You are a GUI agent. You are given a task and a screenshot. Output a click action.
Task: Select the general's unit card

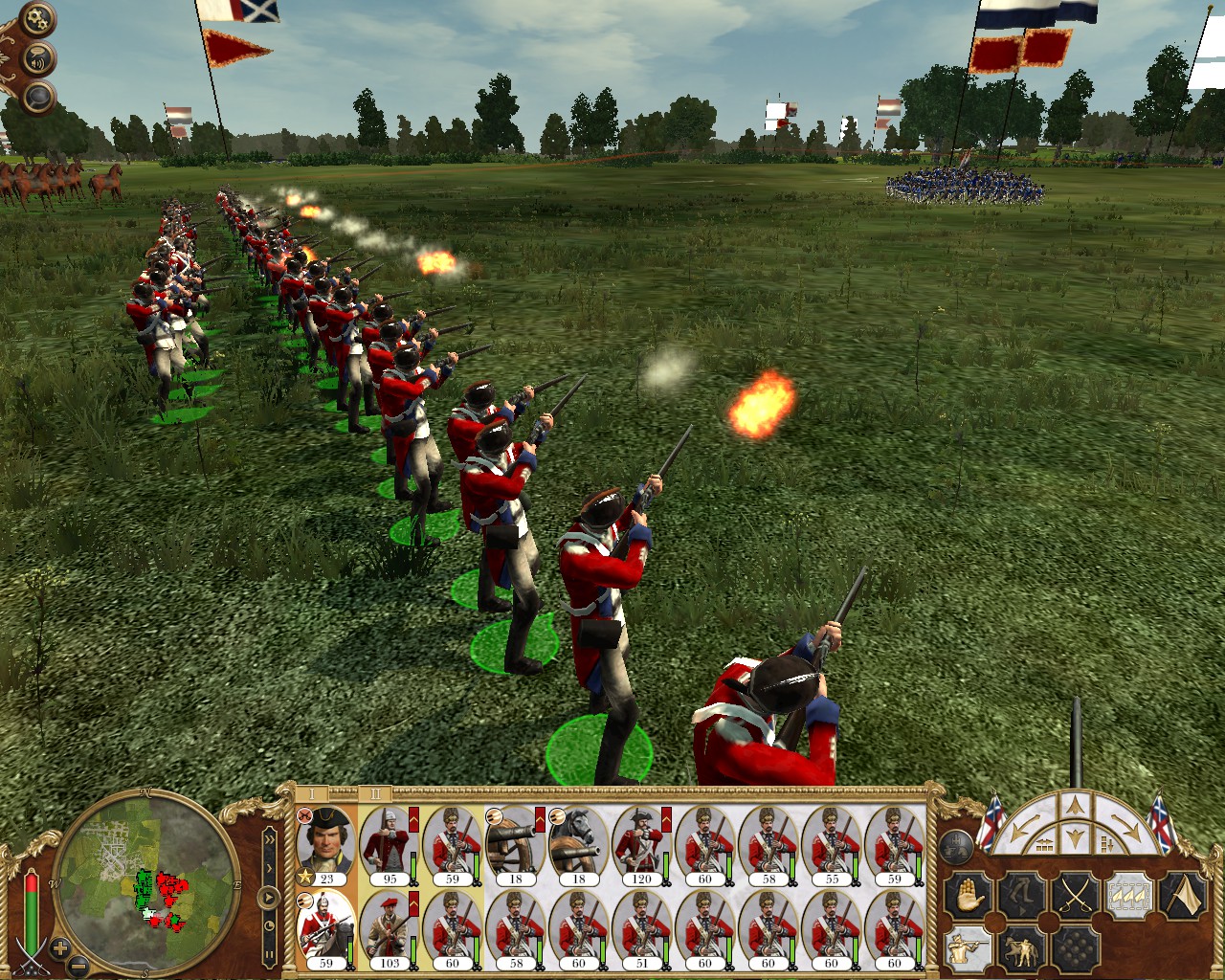pos(325,844)
